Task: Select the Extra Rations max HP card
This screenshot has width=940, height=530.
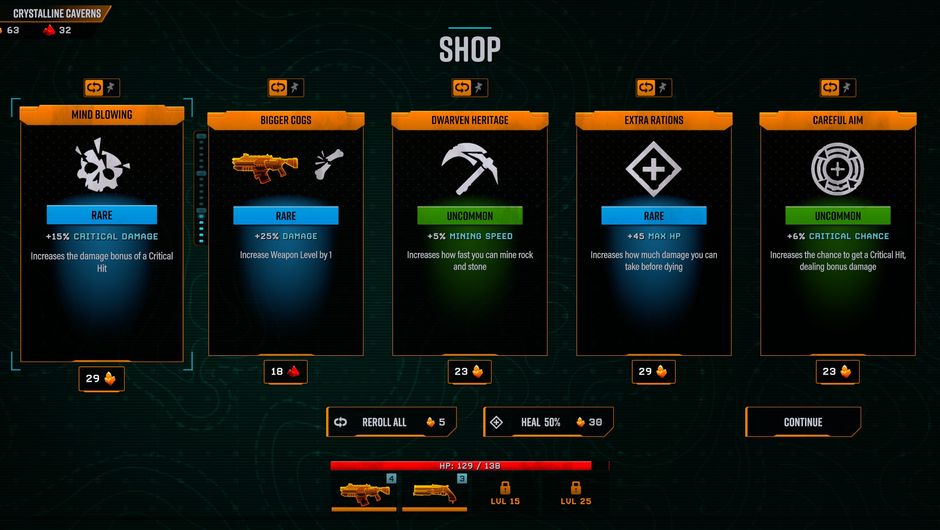Action: pyautogui.click(x=653, y=235)
